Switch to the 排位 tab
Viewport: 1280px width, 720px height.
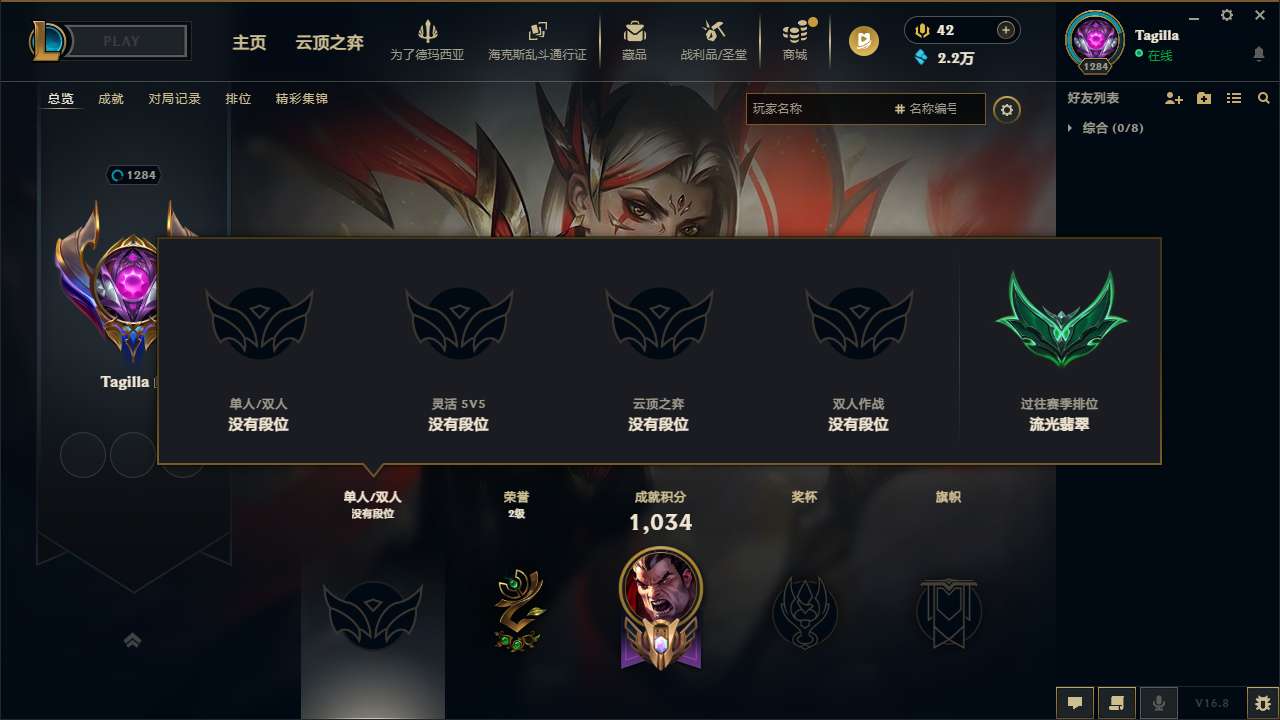pyautogui.click(x=238, y=99)
